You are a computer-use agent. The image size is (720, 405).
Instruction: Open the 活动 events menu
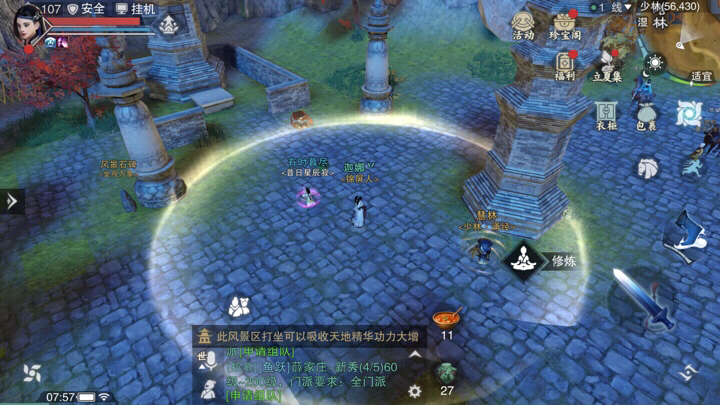pyautogui.click(x=523, y=24)
